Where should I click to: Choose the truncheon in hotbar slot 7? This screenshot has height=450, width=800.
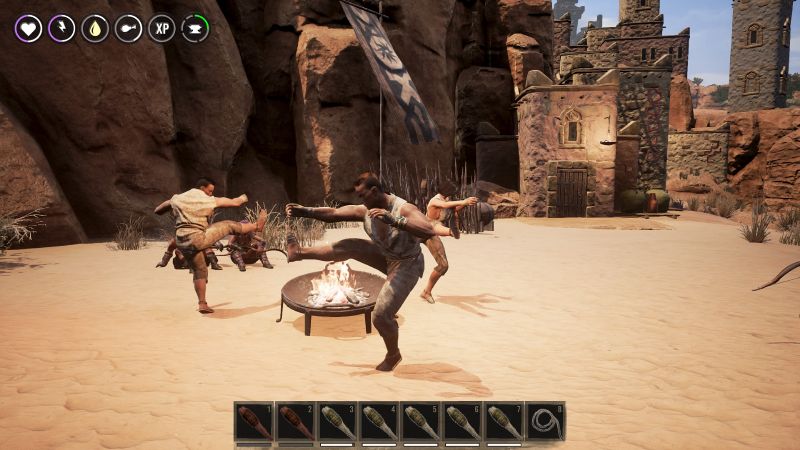click(x=504, y=422)
